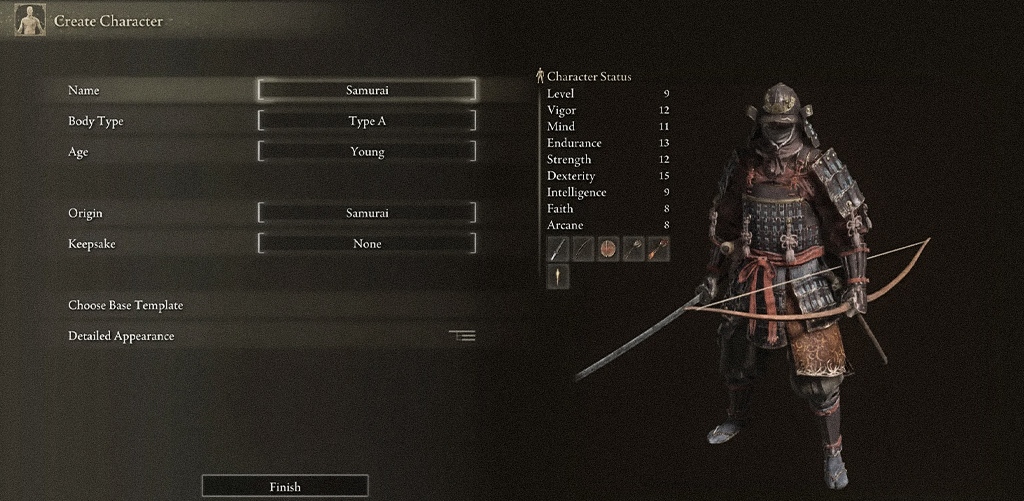
Task: Open Choose Base Template
Action: [x=126, y=305]
